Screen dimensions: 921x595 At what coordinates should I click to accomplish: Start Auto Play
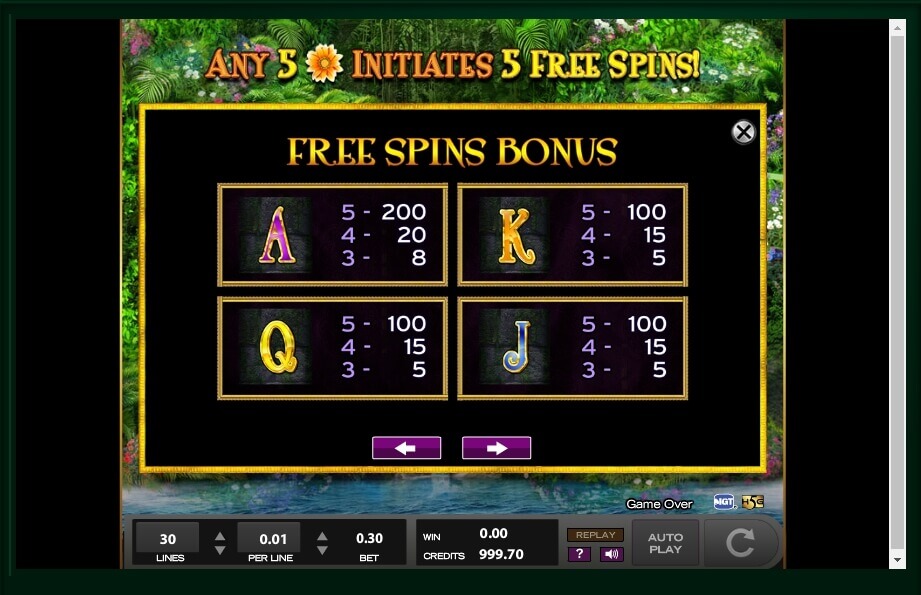pos(665,543)
